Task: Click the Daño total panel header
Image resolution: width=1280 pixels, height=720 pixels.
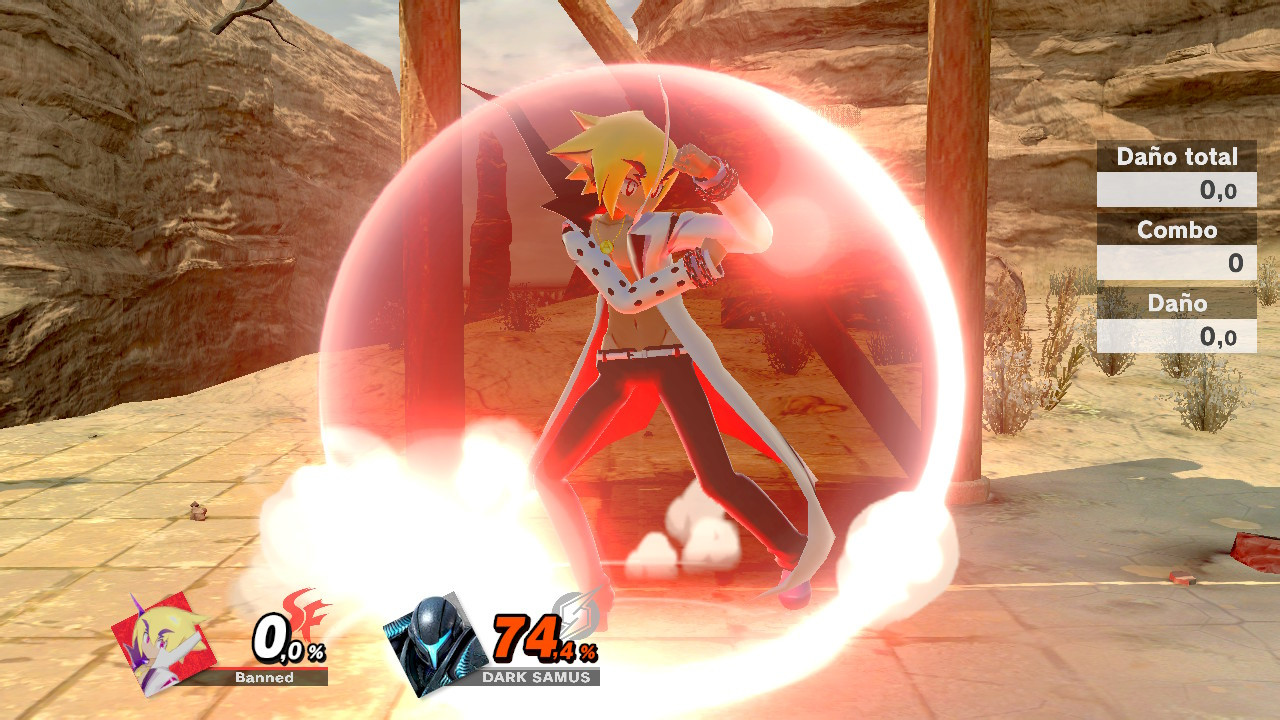Action: pyautogui.click(x=1176, y=157)
